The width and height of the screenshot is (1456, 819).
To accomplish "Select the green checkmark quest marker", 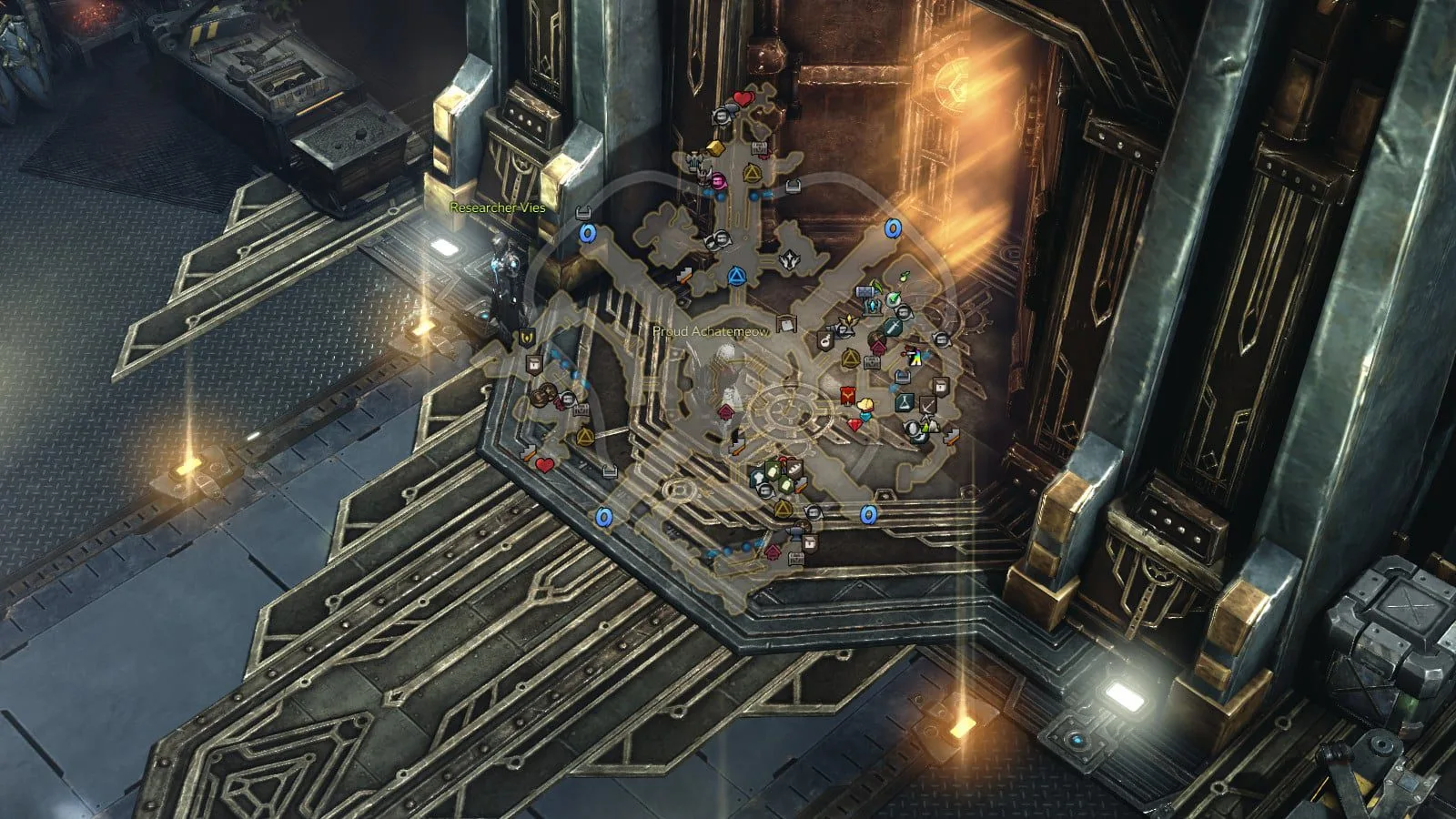I will click(893, 298).
